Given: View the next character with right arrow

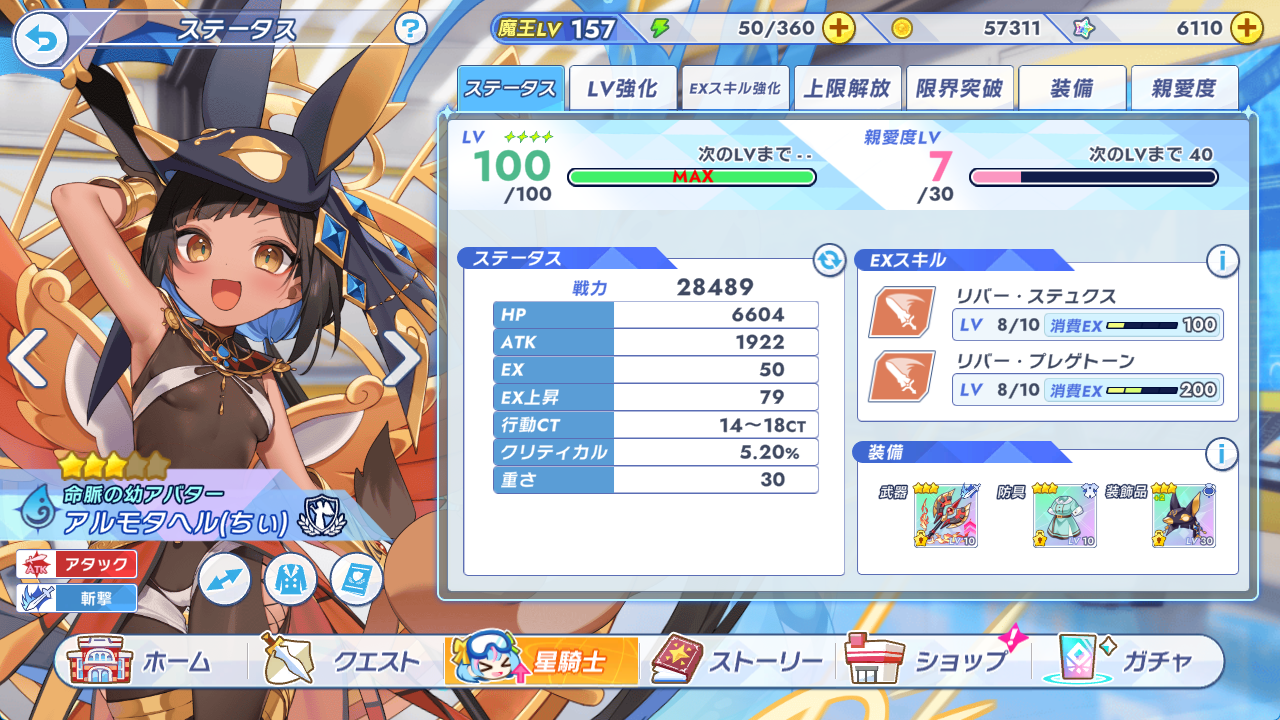Looking at the screenshot, I should coord(402,358).
